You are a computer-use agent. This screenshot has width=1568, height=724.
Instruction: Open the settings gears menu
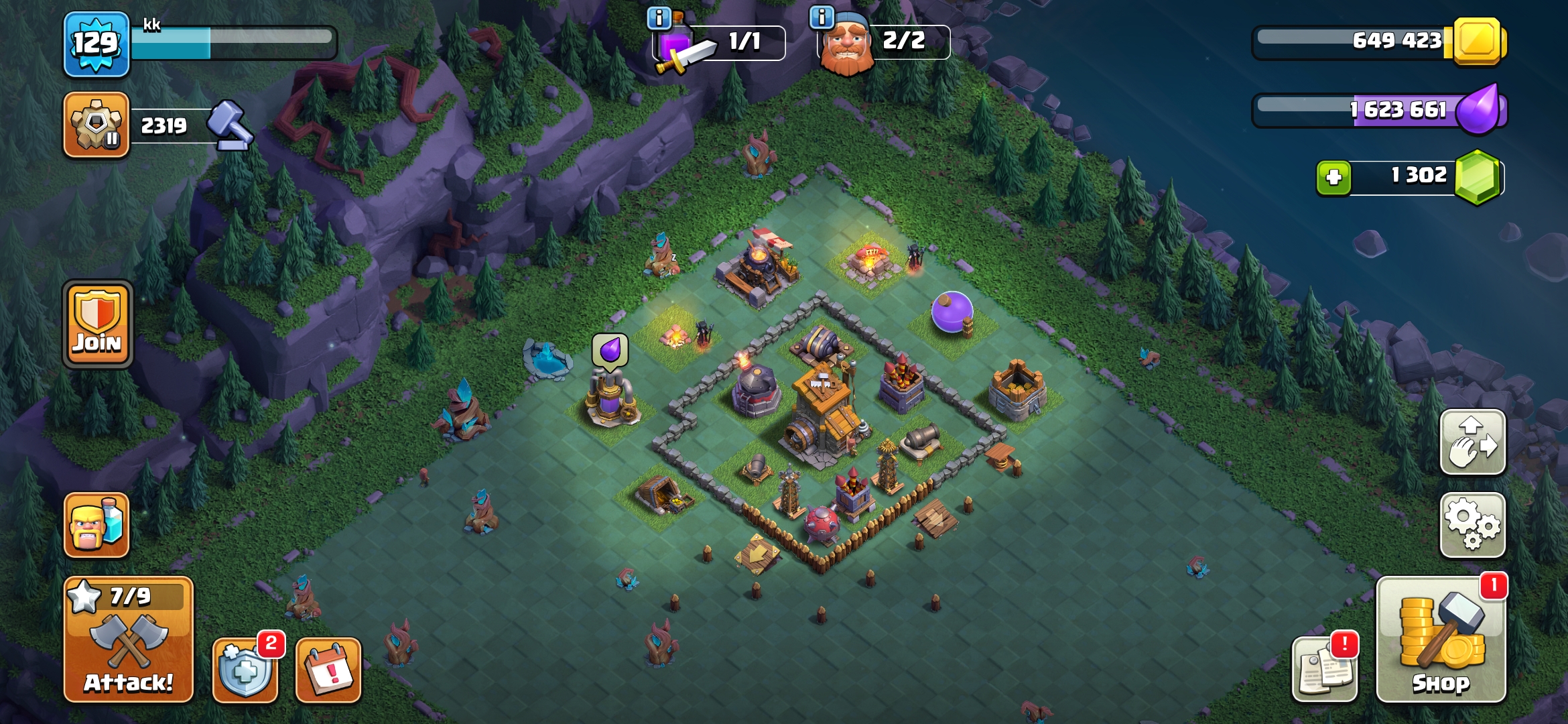1472,525
